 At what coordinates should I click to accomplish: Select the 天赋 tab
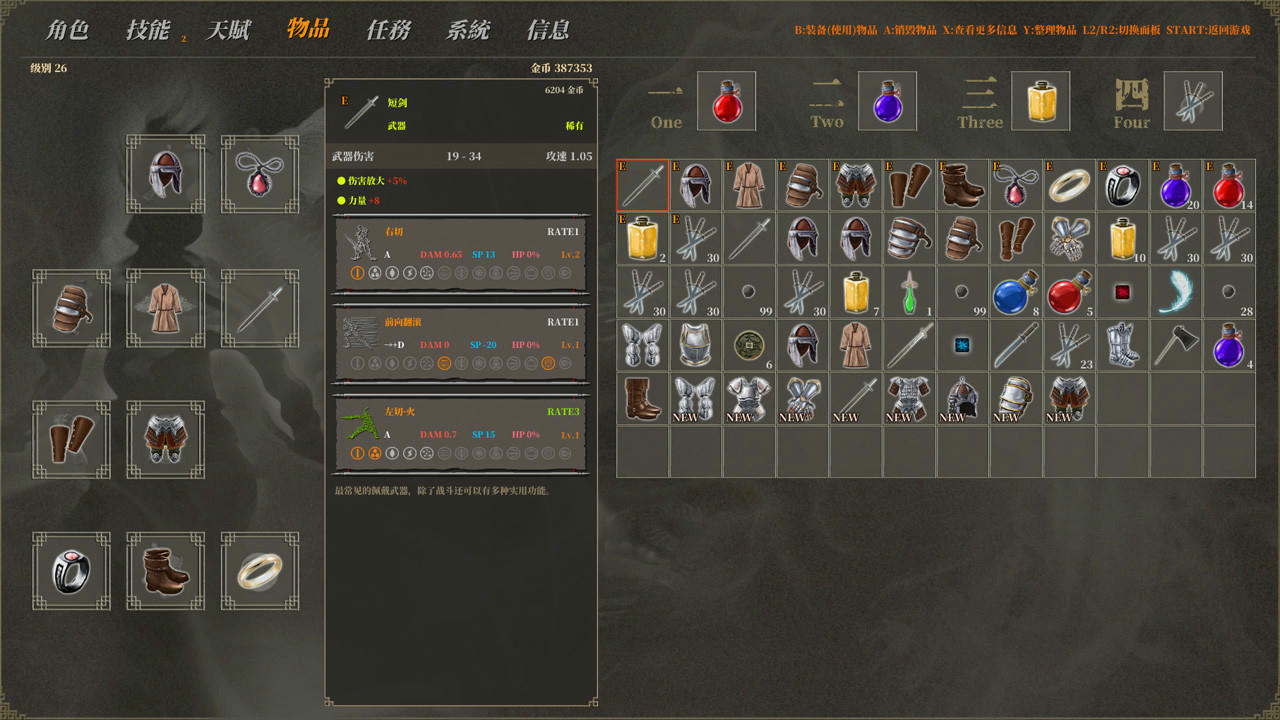click(x=227, y=30)
